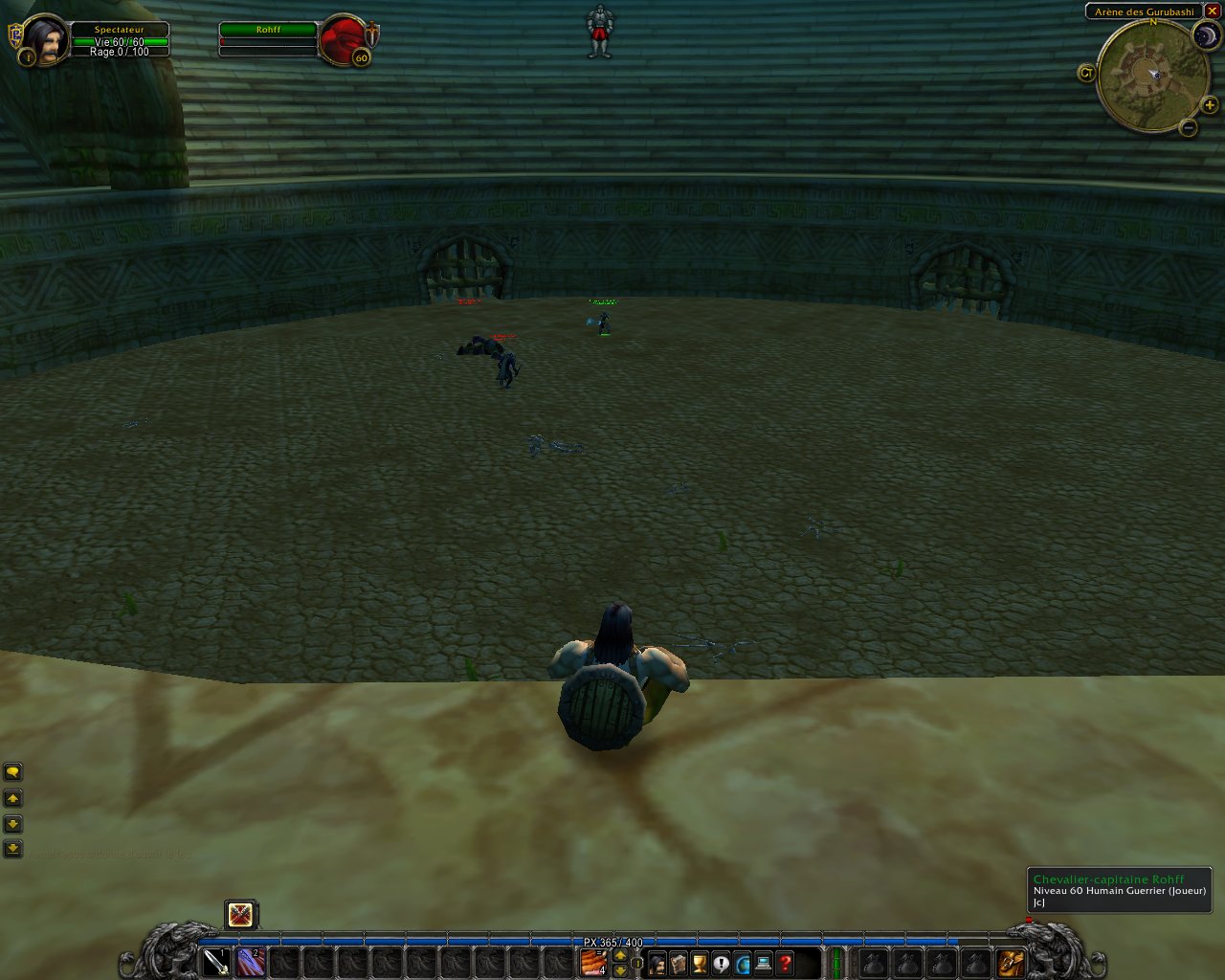Click the moon day-night indicator
Viewport: 1225px width, 980px height.
tap(1206, 36)
